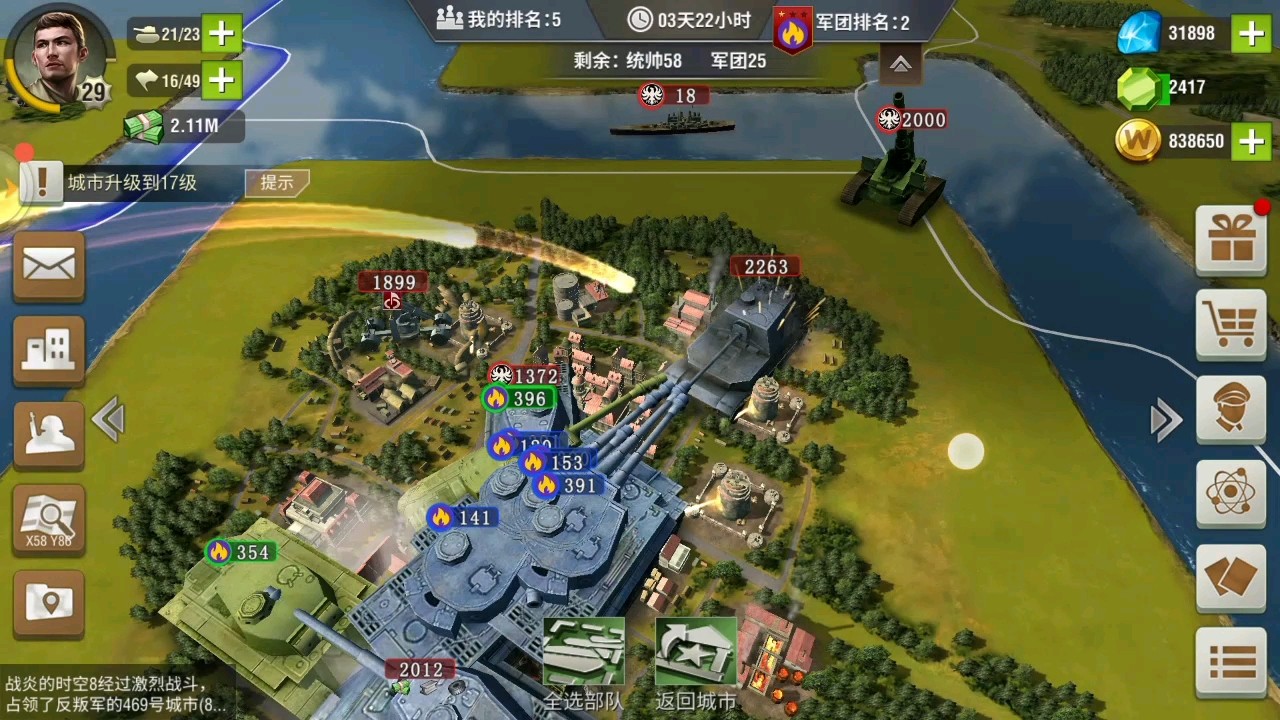Expand the left side panel arrow

[x=108, y=419]
